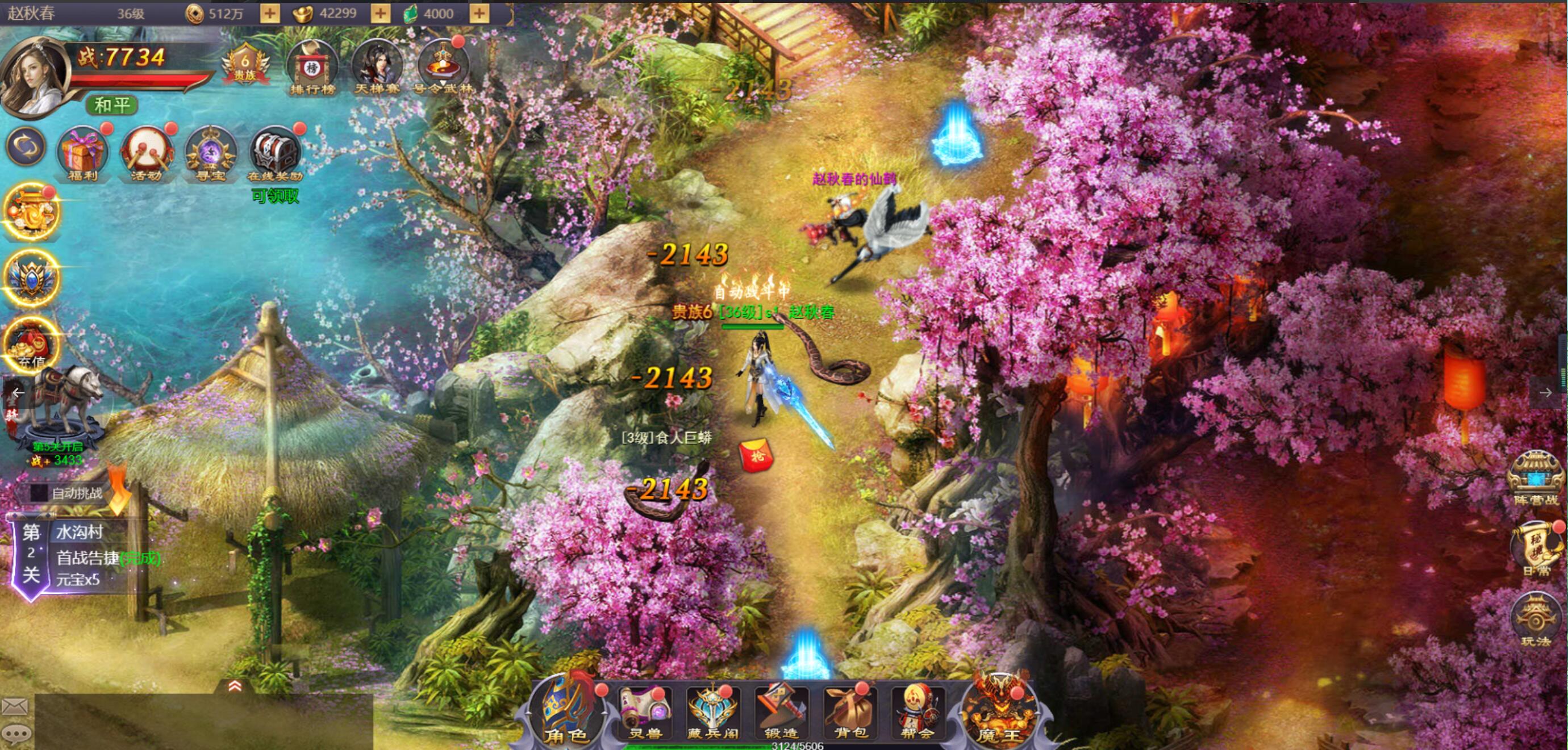Viewport: 1568px width, 750px height.
Task: Toggle the 和平 peace mode button
Action: click(x=112, y=105)
